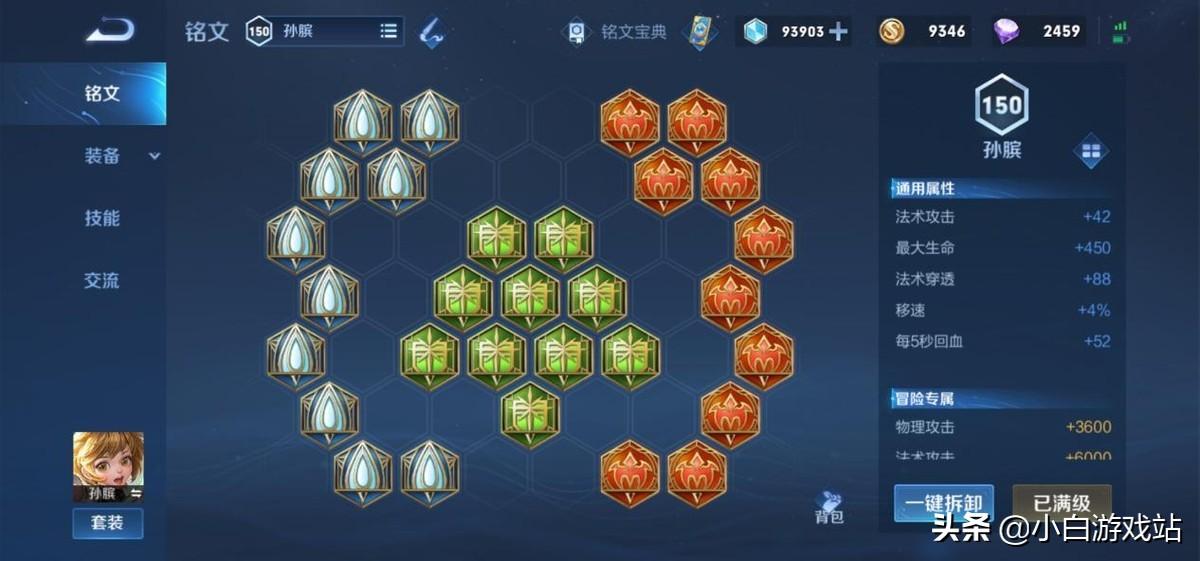The height and width of the screenshot is (561, 1200).
Task: Switch to the 技能 tab
Action: tap(102, 218)
